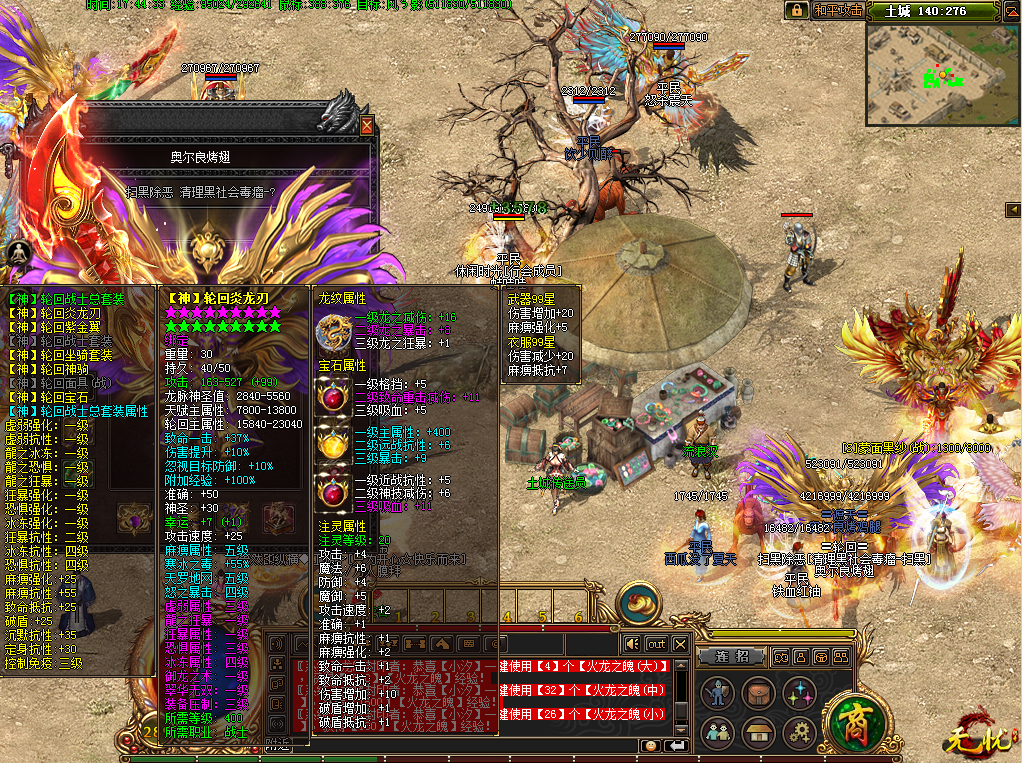The image size is (1022, 763).
Task: Open the sparkling stars skills icon
Action: click(x=798, y=692)
